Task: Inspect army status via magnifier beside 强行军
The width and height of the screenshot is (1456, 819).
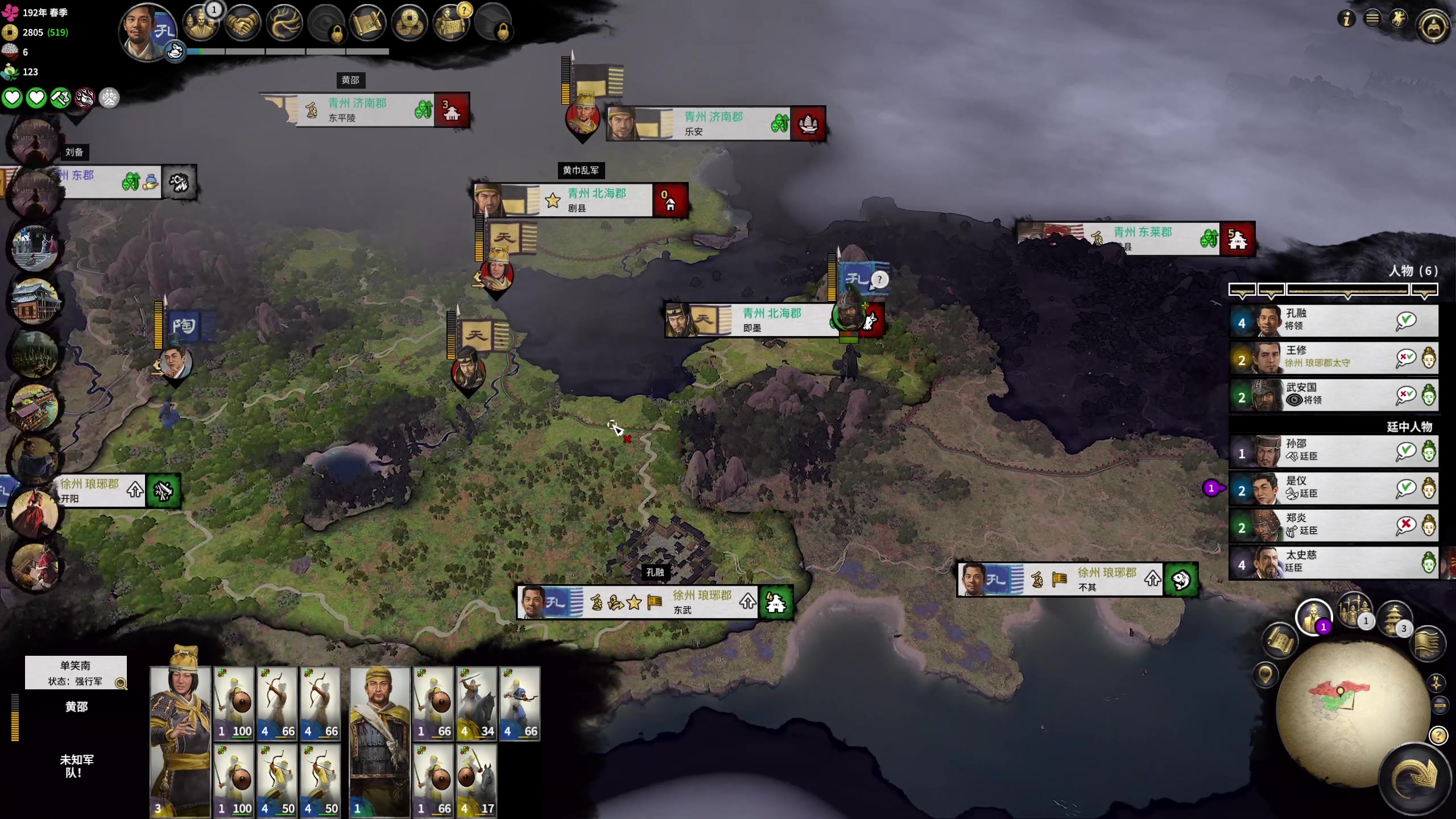Action: 121,683
